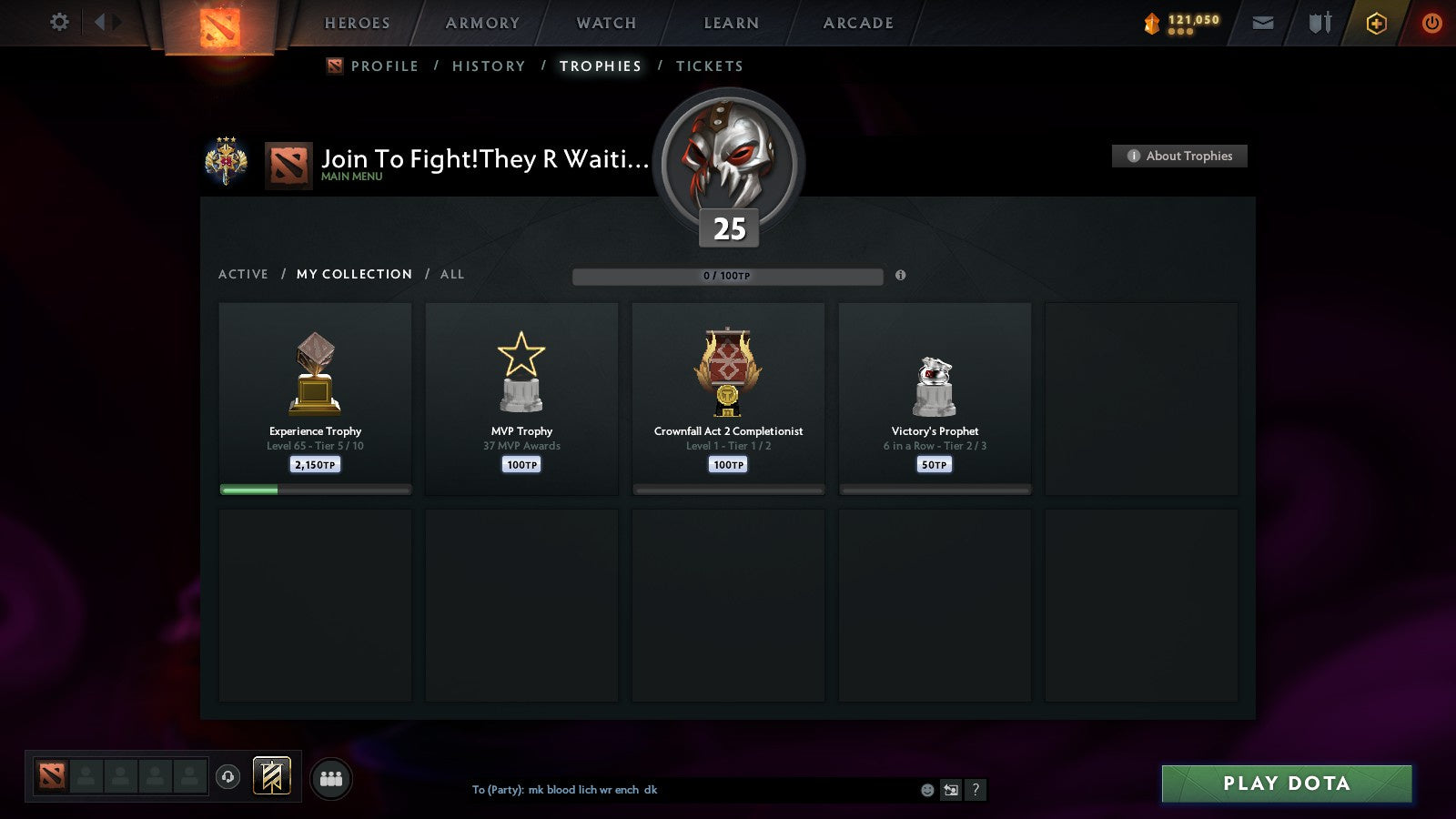
Task: Open the mail/notifications inbox icon
Action: [1263, 23]
